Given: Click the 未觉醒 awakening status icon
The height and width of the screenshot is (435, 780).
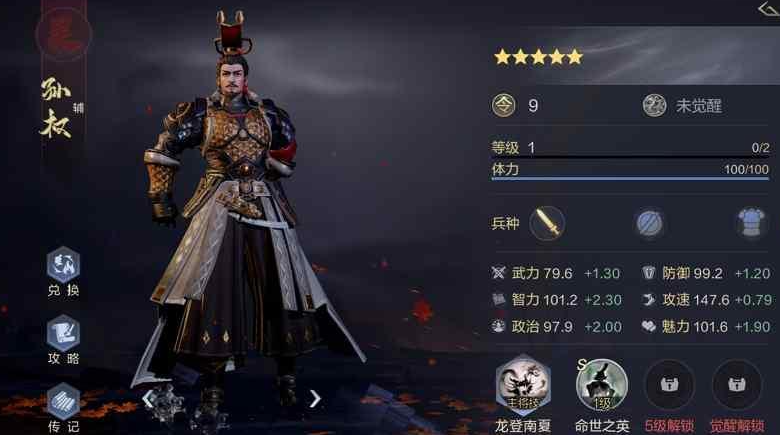Looking at the screenshot, I should [655, 105].
